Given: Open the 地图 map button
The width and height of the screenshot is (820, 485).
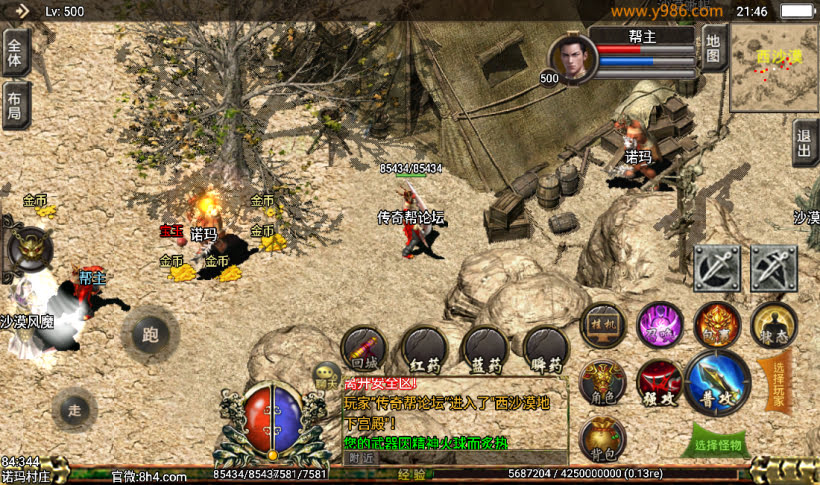Looking at the screenshot, I should point(713,49).
